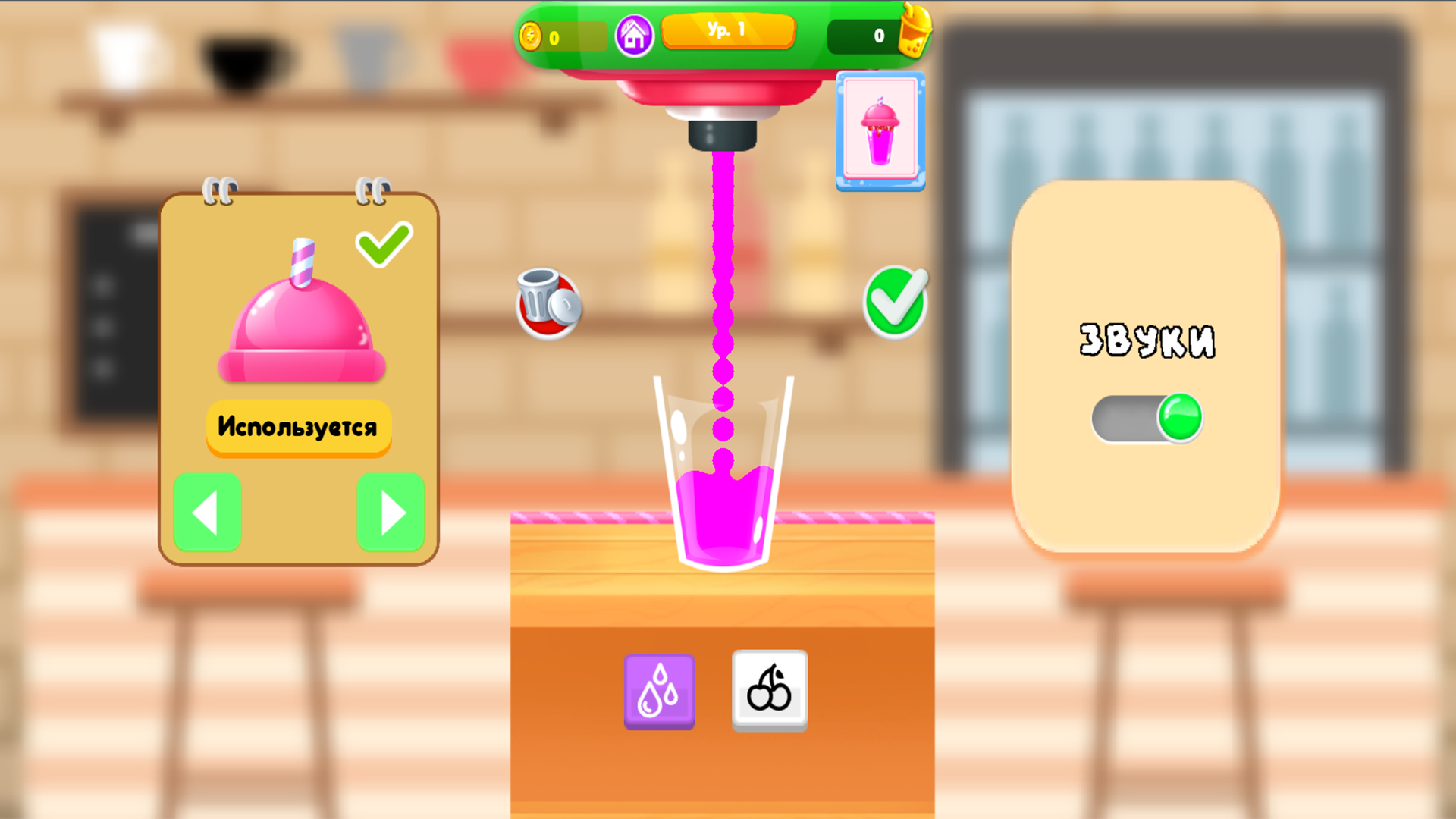Confirm the drink with the green checkmark
The height and width of the screenshot is (819, 1456).
897,301
